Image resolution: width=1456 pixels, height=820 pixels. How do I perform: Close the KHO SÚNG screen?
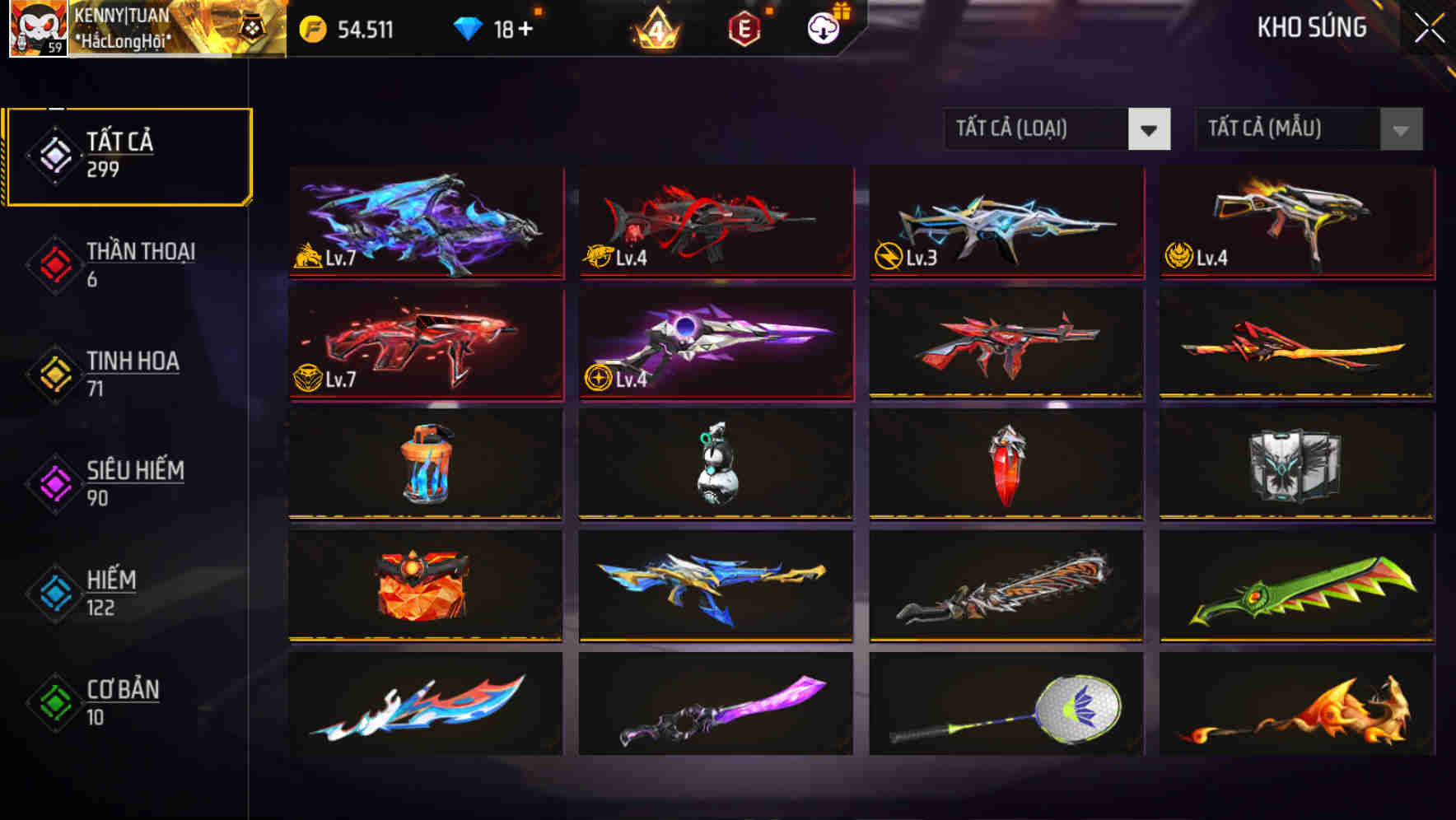coord(1430,27)
